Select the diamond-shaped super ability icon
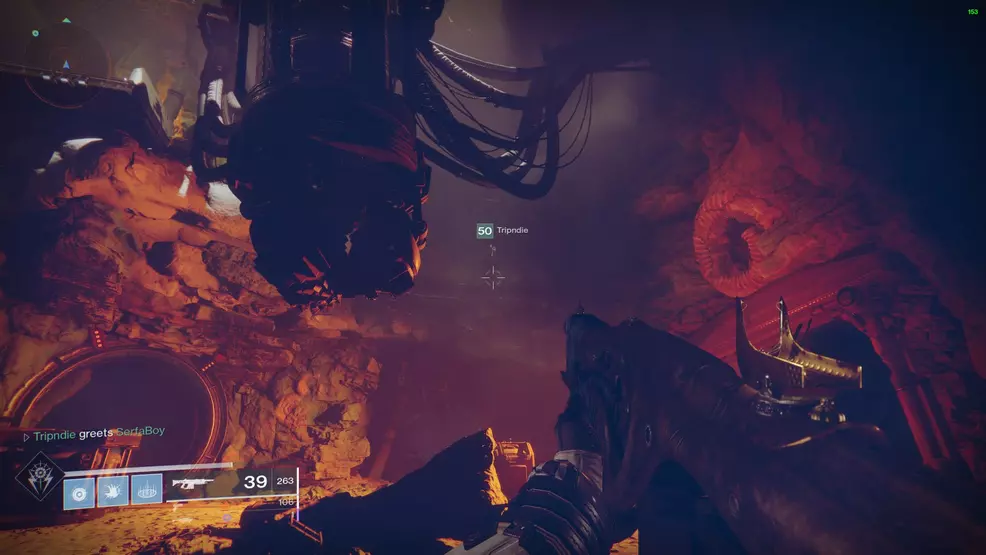Viewport: 986px width, 555px height. pyautogui.click(x=39, y=477)
